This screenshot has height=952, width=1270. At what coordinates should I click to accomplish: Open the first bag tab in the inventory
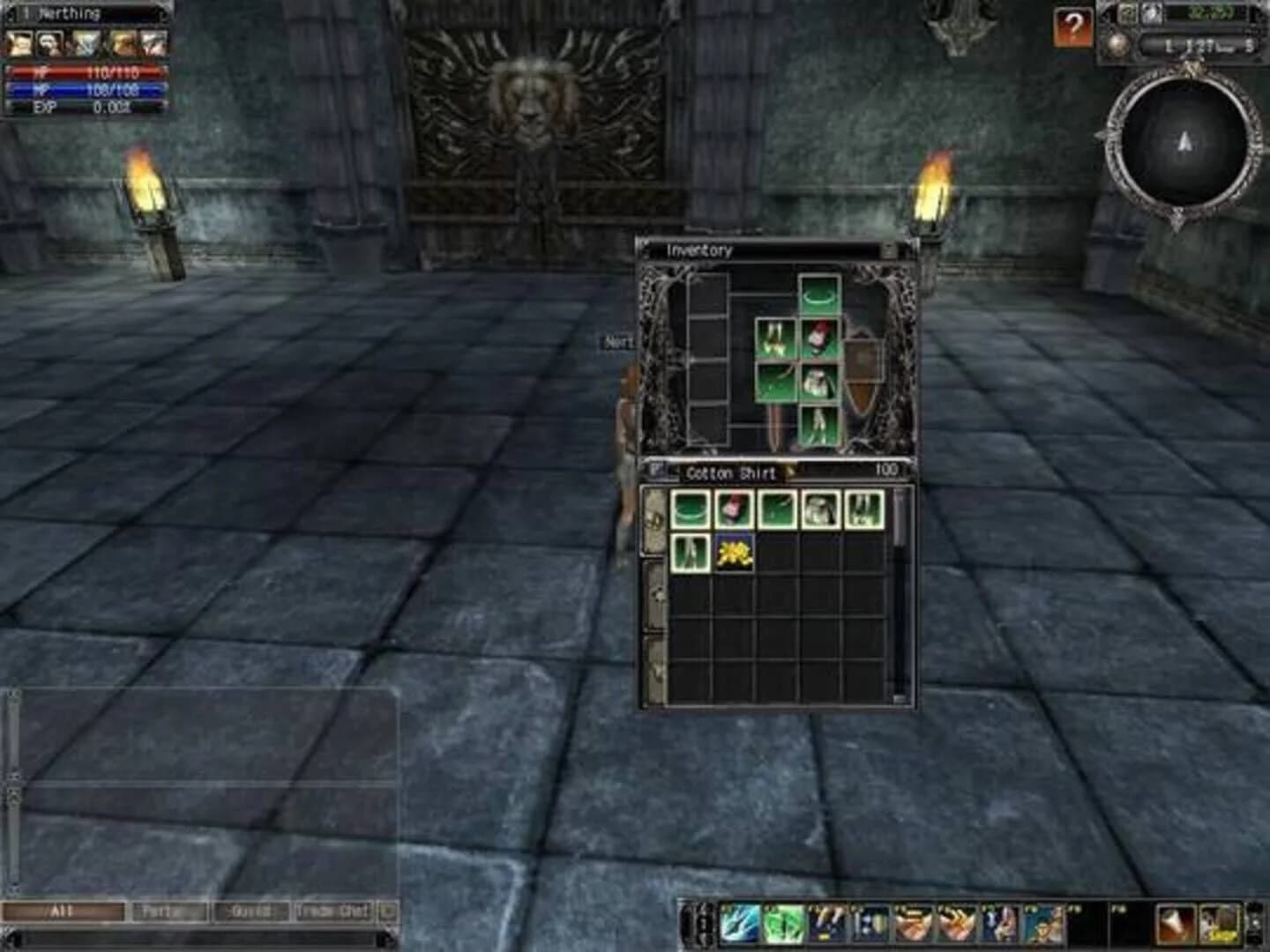pyautogui.click(x=656, y=518)
